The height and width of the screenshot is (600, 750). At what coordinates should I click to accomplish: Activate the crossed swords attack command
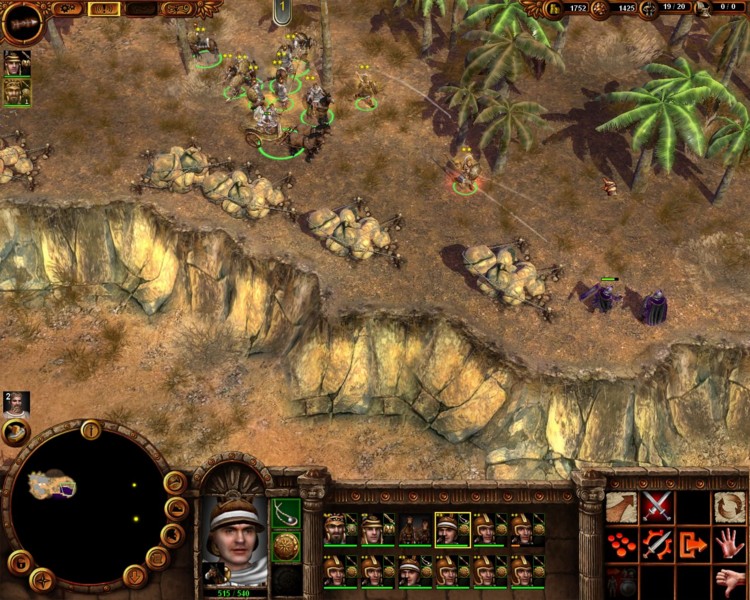(x=657, y=507)
